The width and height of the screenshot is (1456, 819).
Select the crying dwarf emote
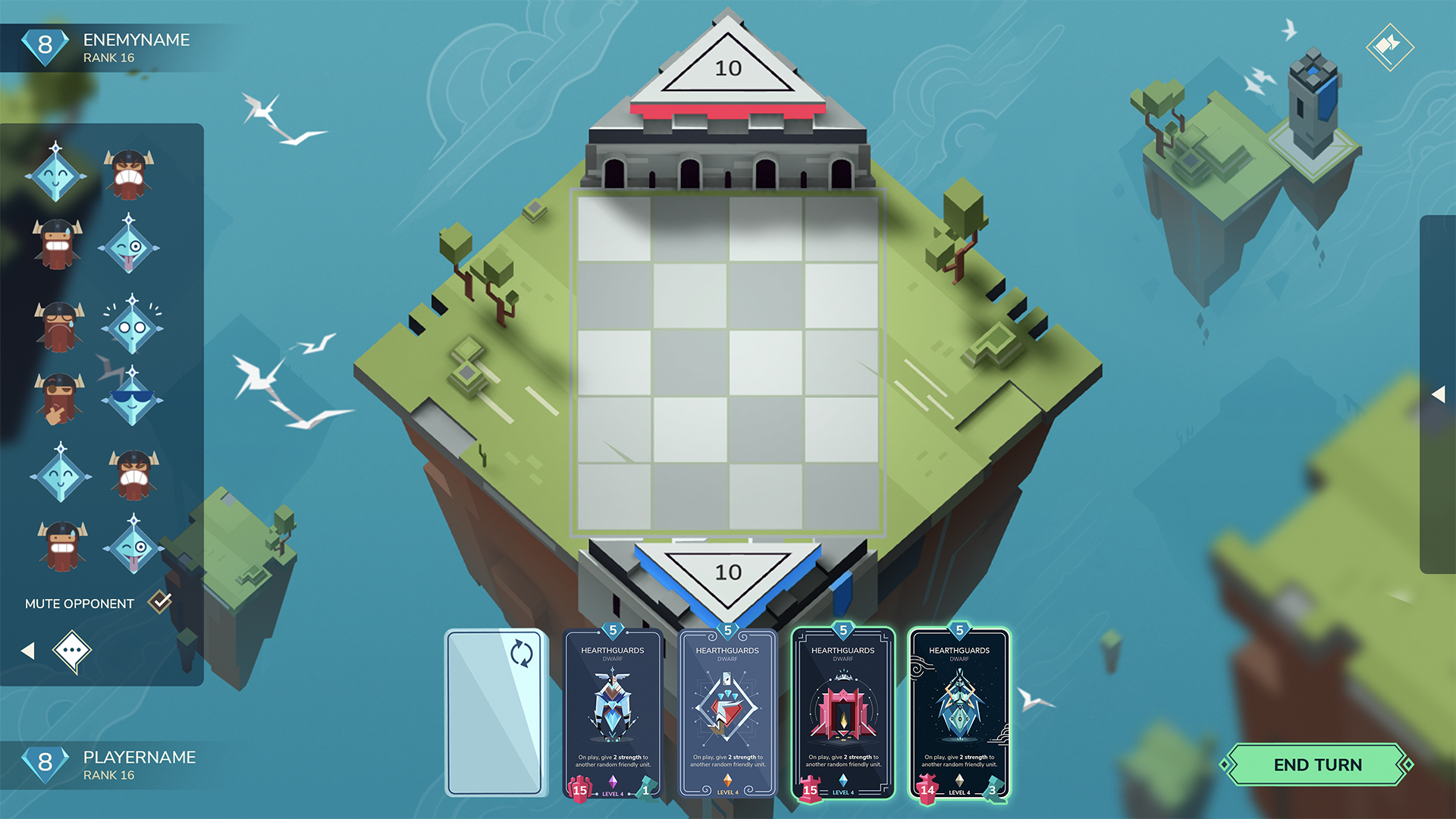pyautogui.click(x=59, y=326)
